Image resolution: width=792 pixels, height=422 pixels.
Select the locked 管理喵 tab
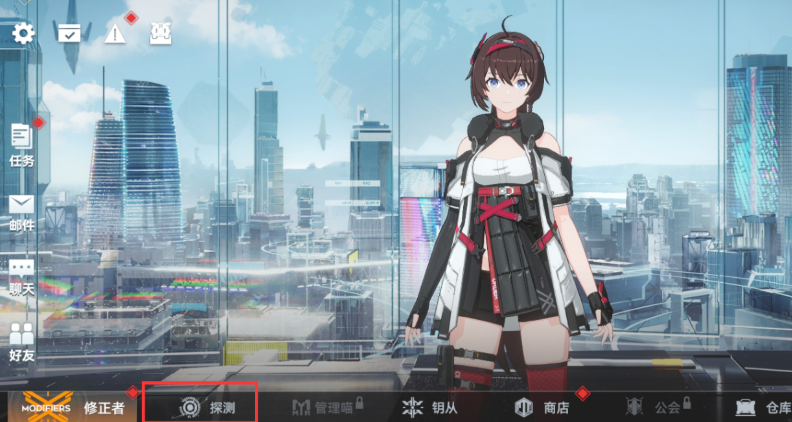(x=325, y=407)
